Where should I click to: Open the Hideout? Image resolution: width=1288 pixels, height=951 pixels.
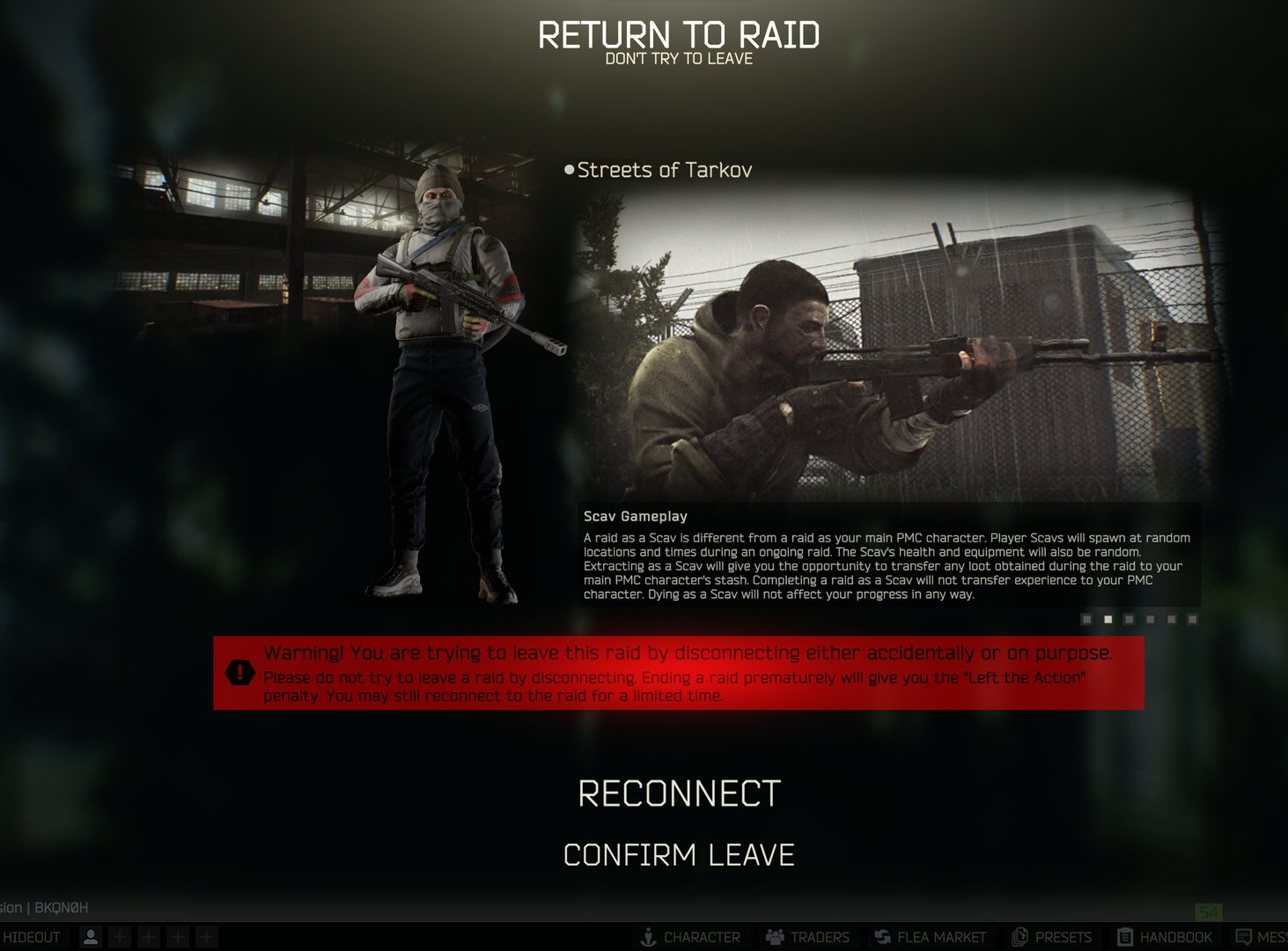pos(32,937)
